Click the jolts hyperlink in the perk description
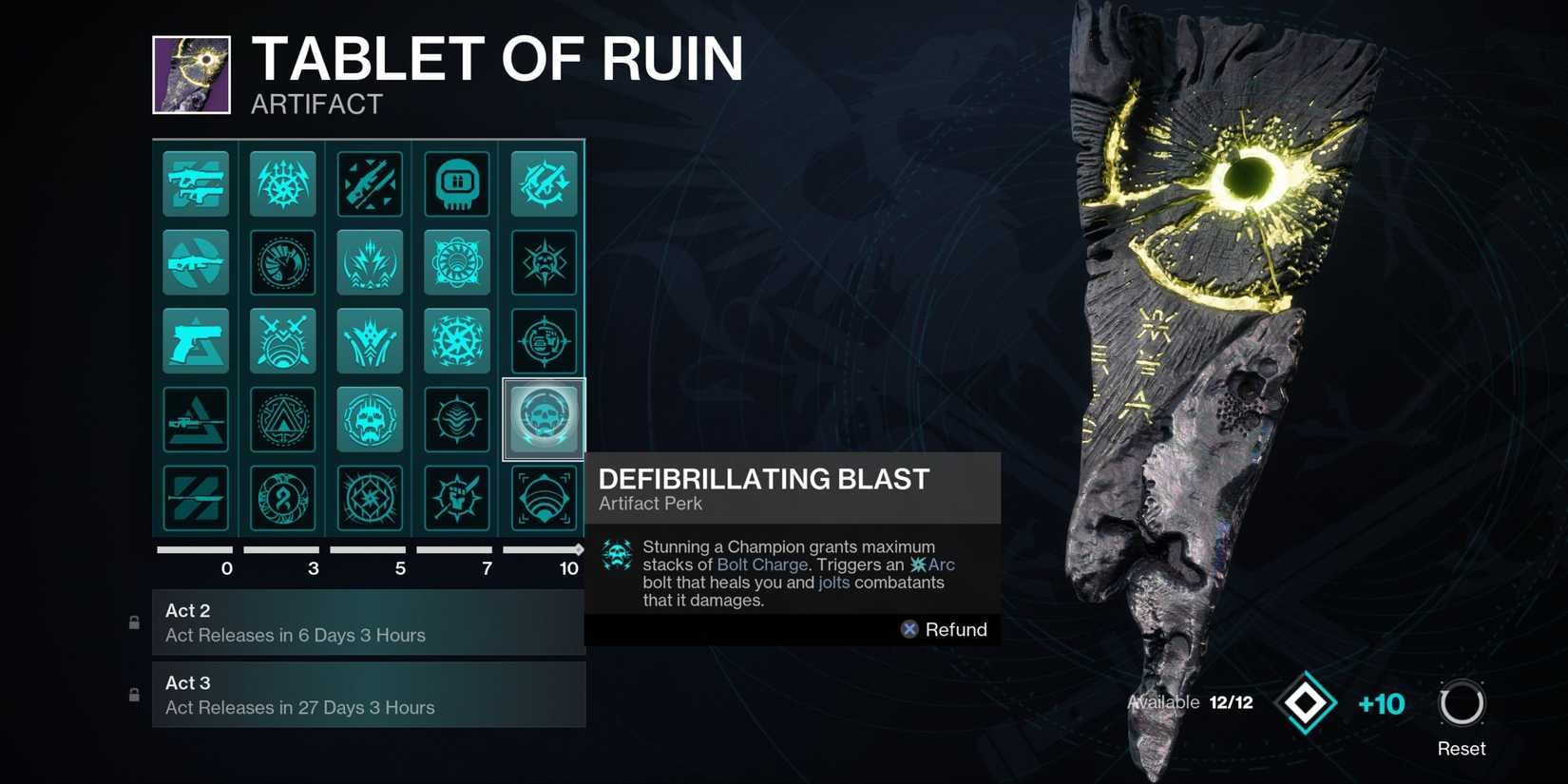This screenshot has height=784, width=1568. (833, 583)
